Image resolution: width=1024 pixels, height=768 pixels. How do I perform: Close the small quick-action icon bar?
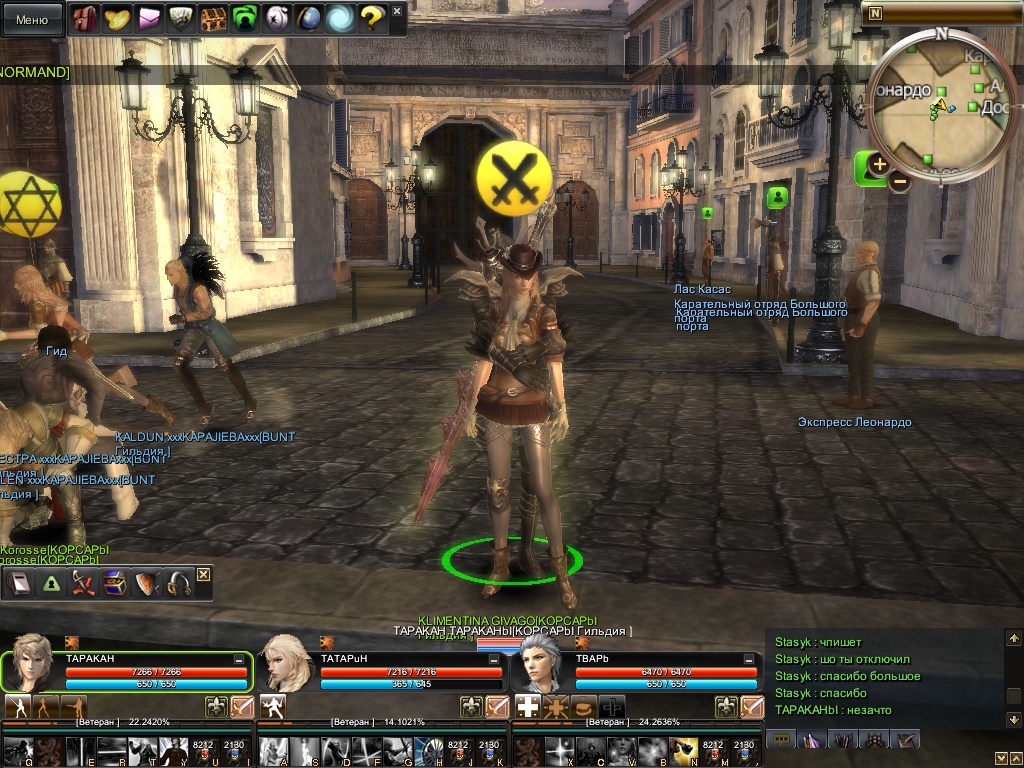click(203, 574)
